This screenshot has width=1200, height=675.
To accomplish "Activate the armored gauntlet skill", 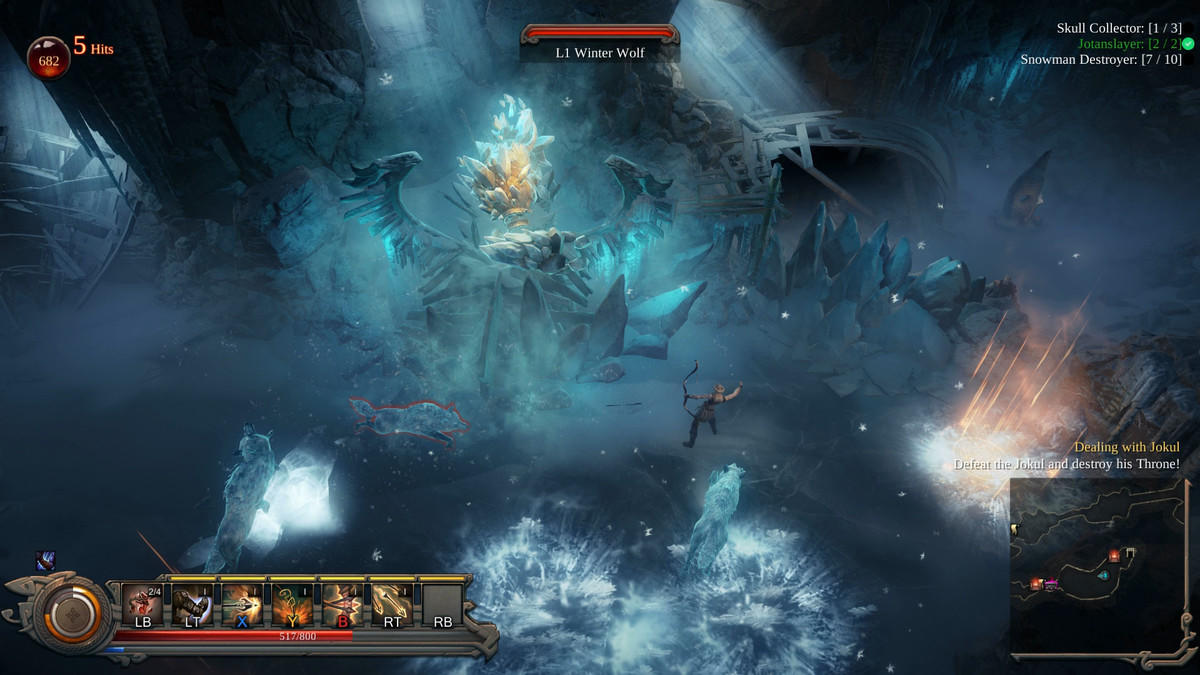I will [x=192, y=604].
